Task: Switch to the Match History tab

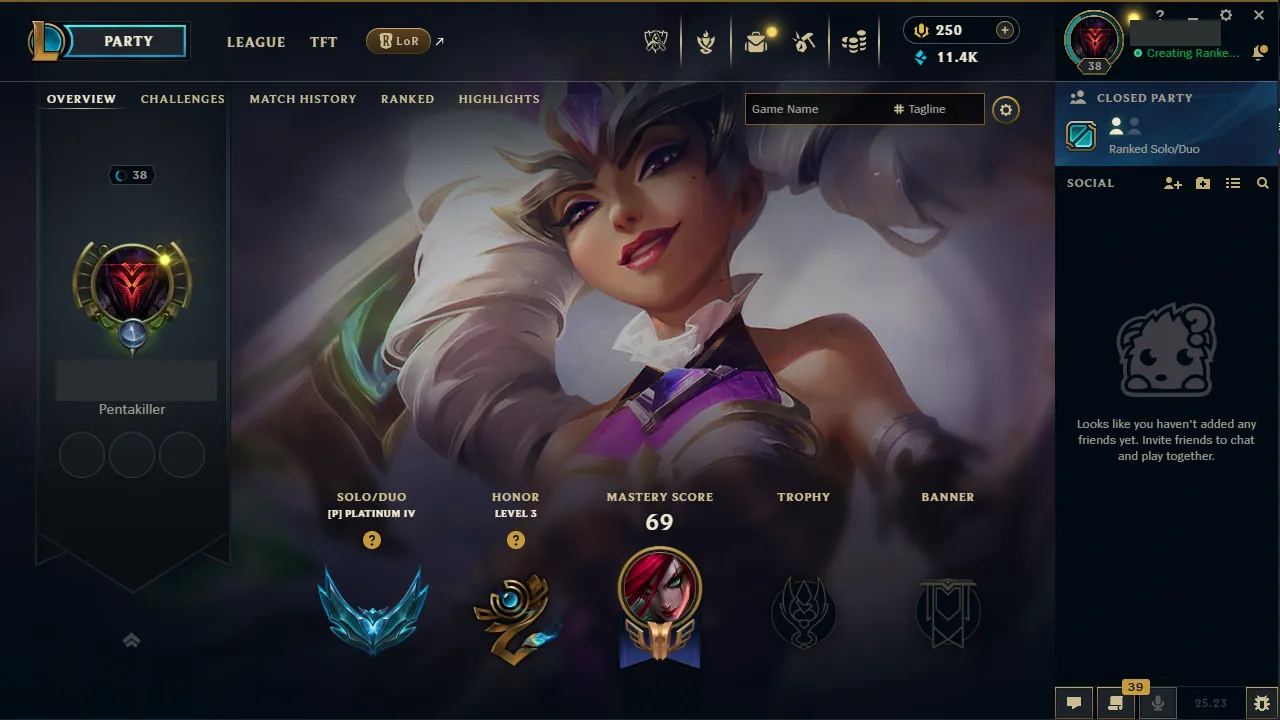Action: (x=303, y=99)
